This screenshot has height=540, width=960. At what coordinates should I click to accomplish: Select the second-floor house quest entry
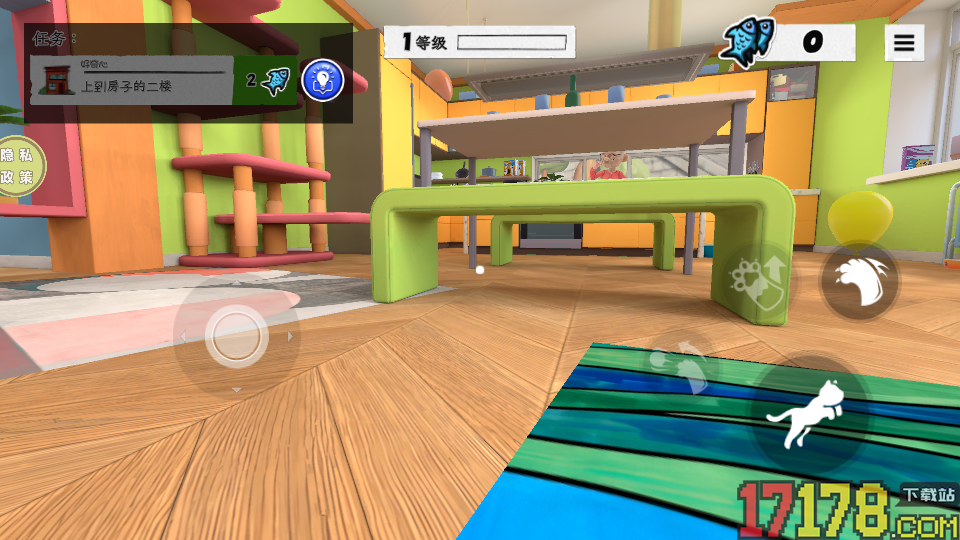click(131, 81)
